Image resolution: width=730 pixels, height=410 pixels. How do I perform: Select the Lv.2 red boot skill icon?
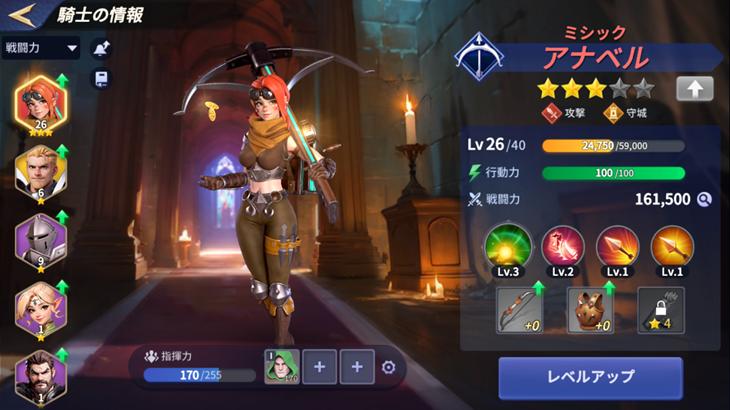(x=562, y=247)
